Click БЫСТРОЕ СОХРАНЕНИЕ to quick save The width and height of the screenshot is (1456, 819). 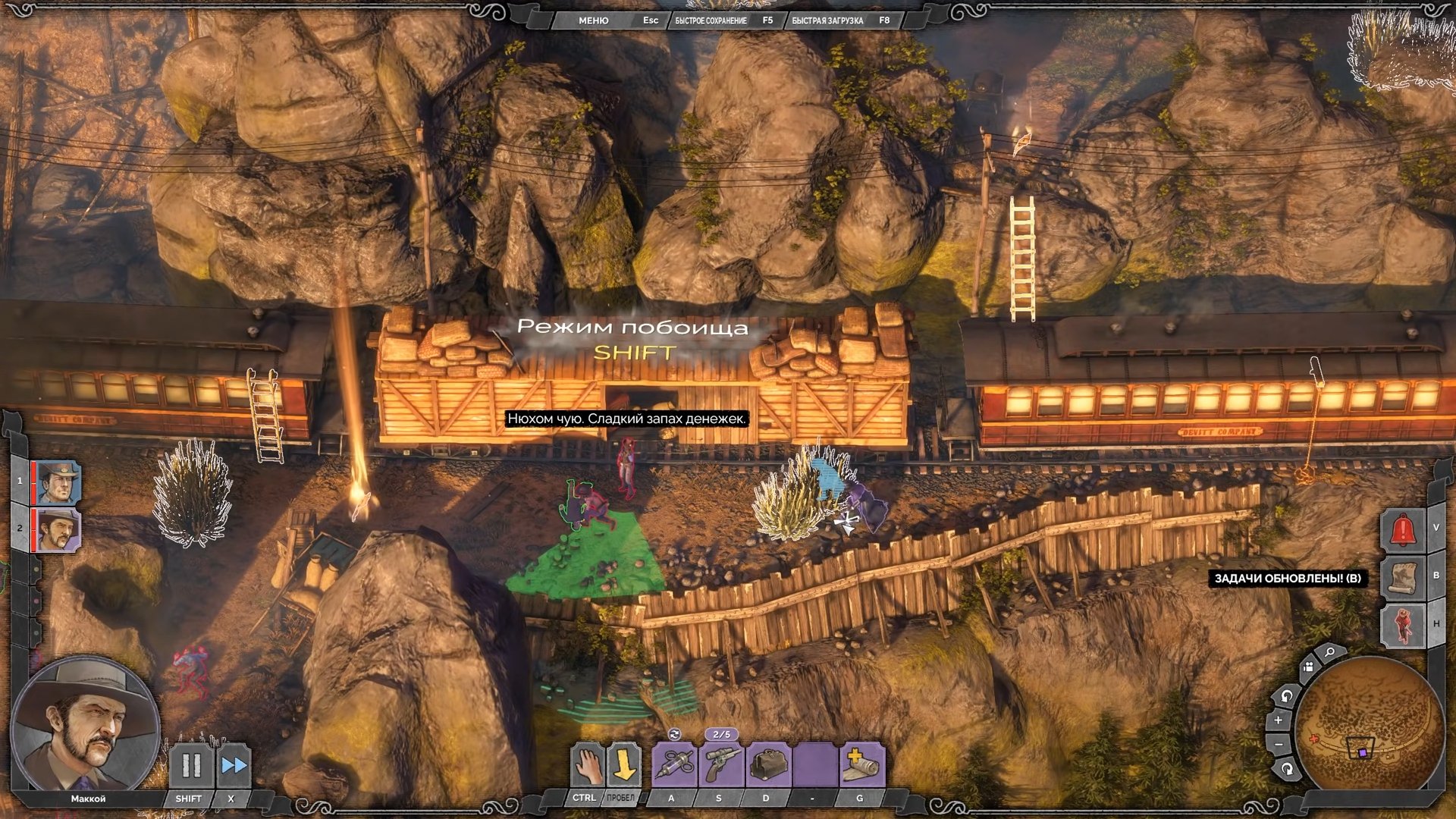pos(711,20)
